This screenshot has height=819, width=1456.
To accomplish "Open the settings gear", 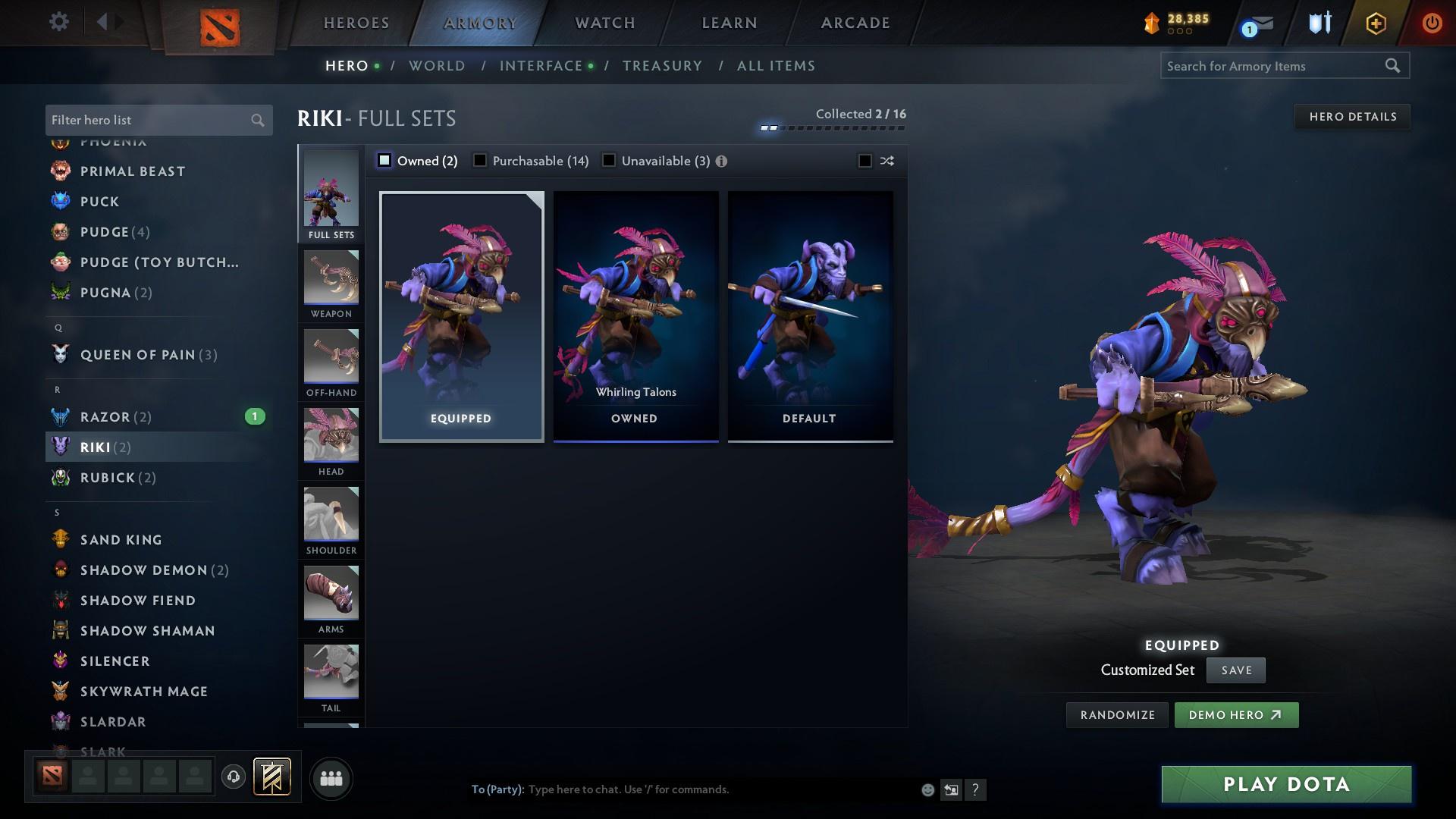I will click(59, 22).
